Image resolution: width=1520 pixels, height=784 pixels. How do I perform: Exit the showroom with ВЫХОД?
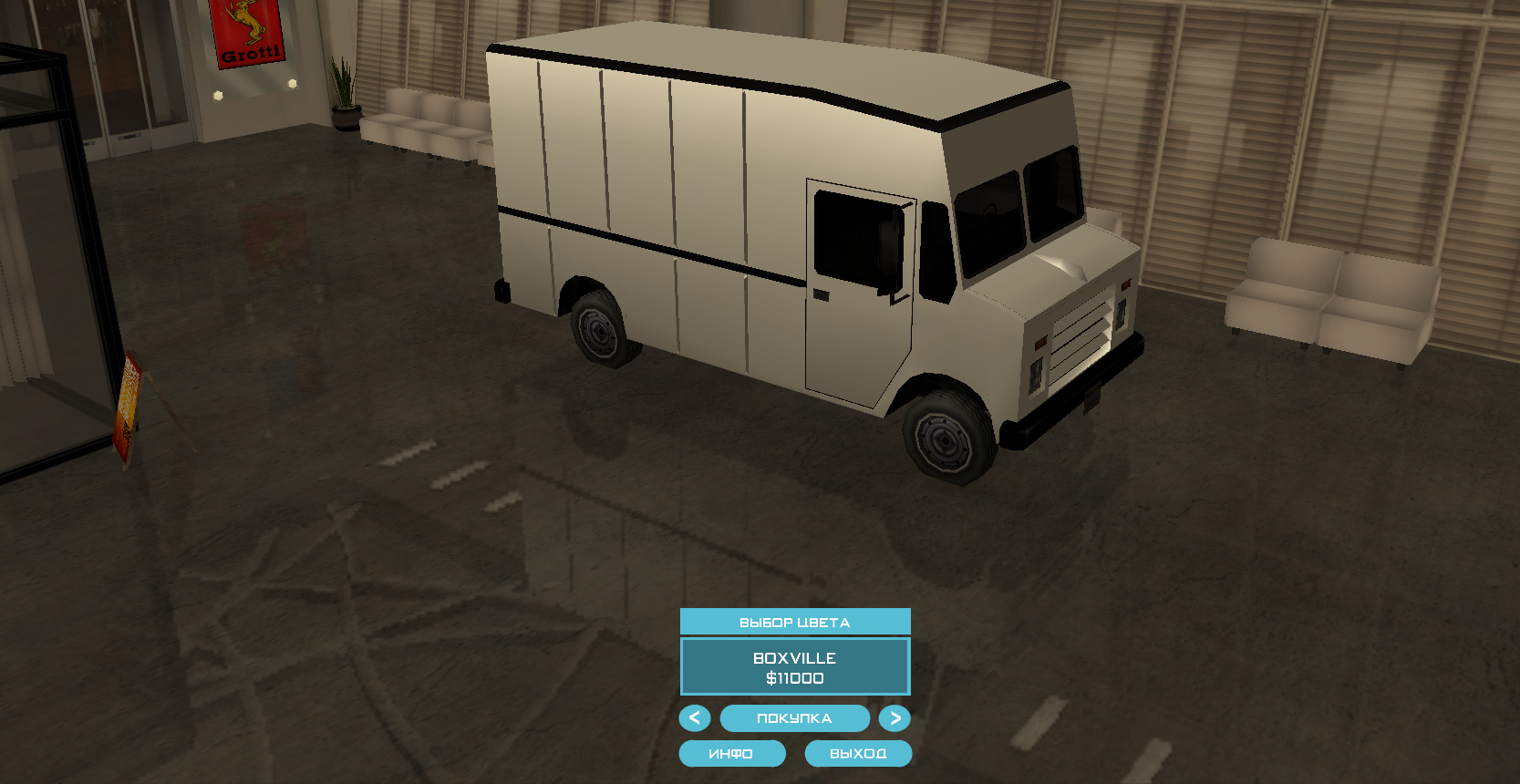[858, 754]
